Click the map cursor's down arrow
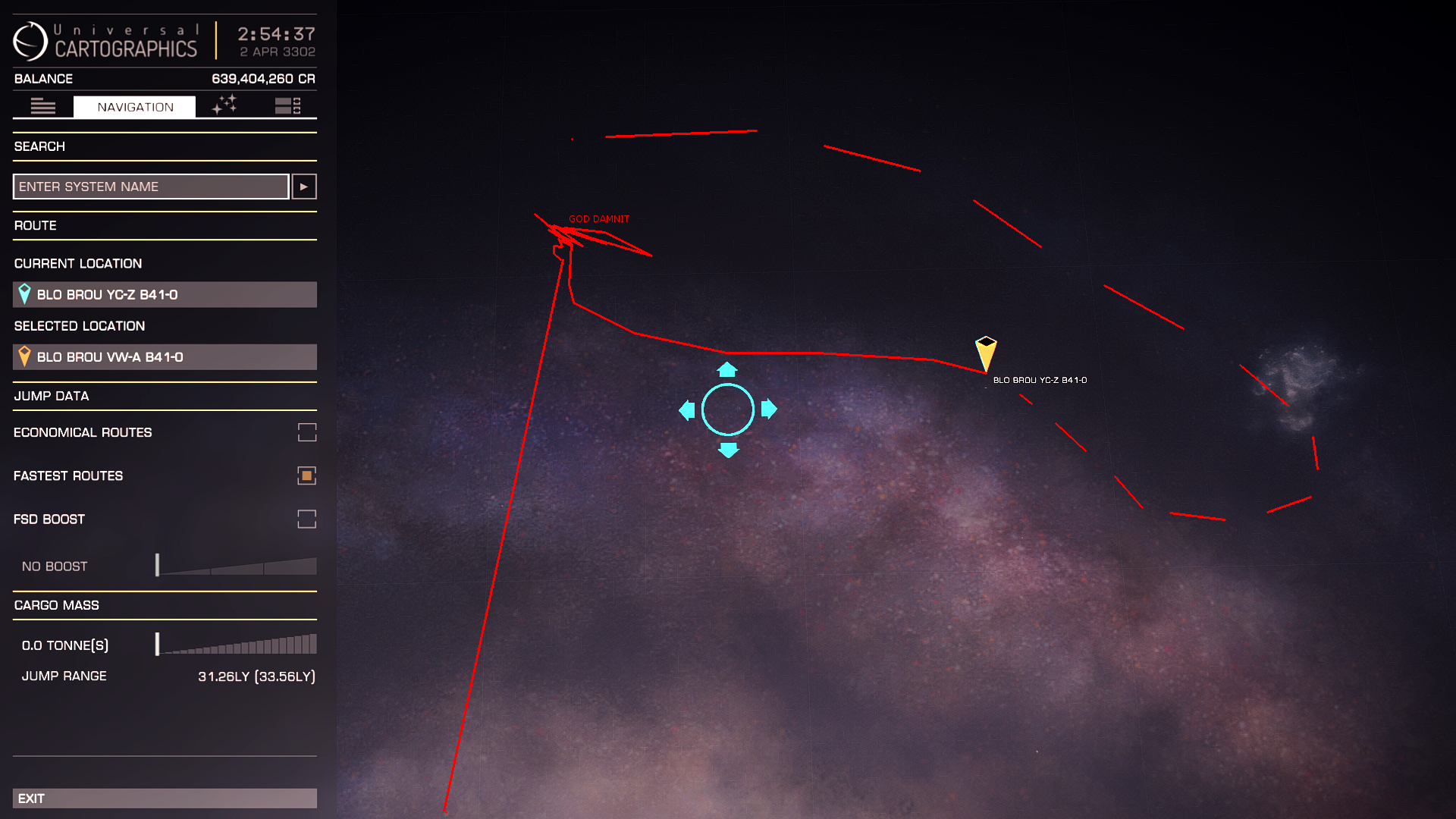Screen dimensions: 1456x819 tap(728, 450)
